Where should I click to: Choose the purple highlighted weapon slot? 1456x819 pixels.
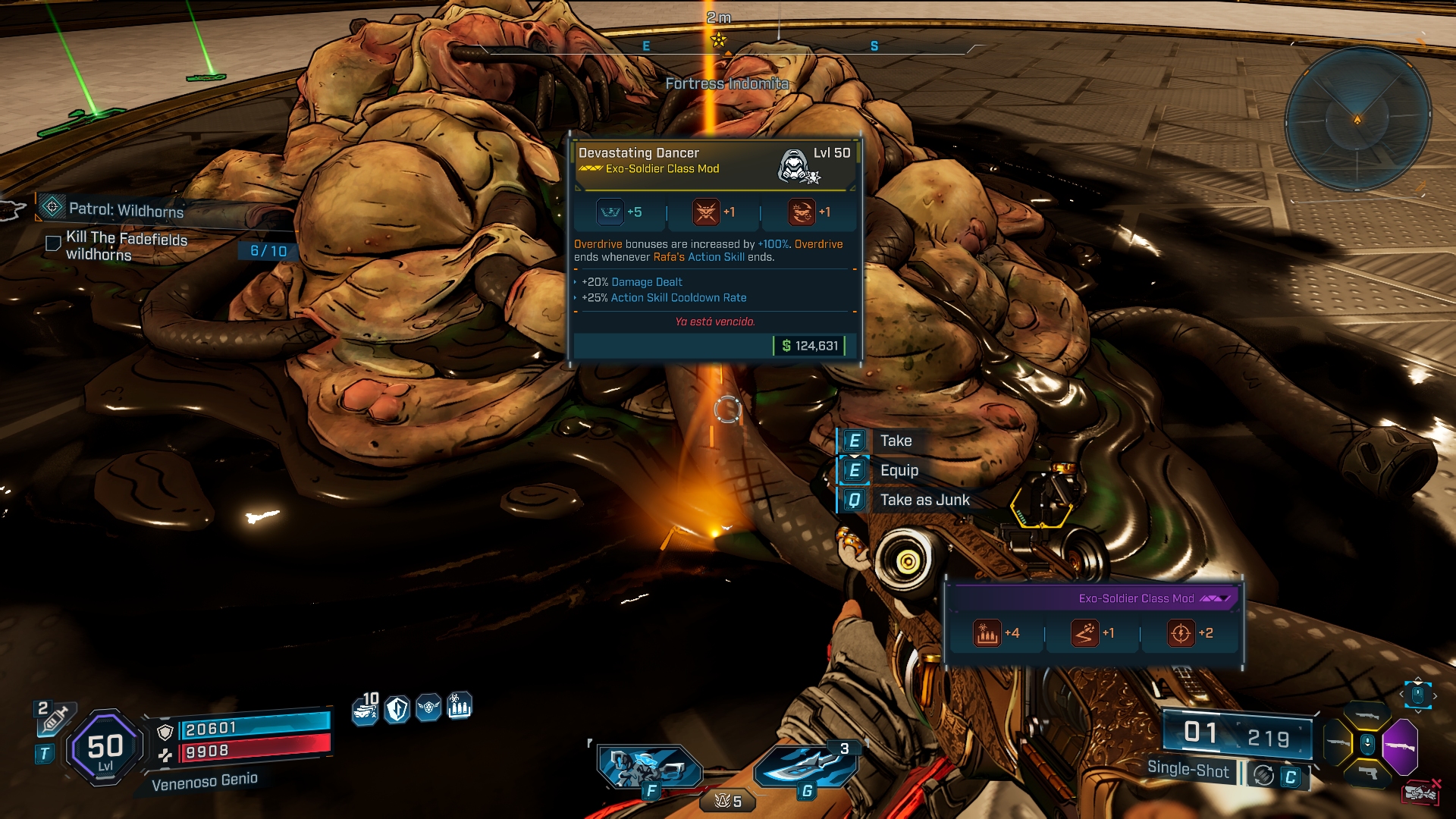point(1400,745)
